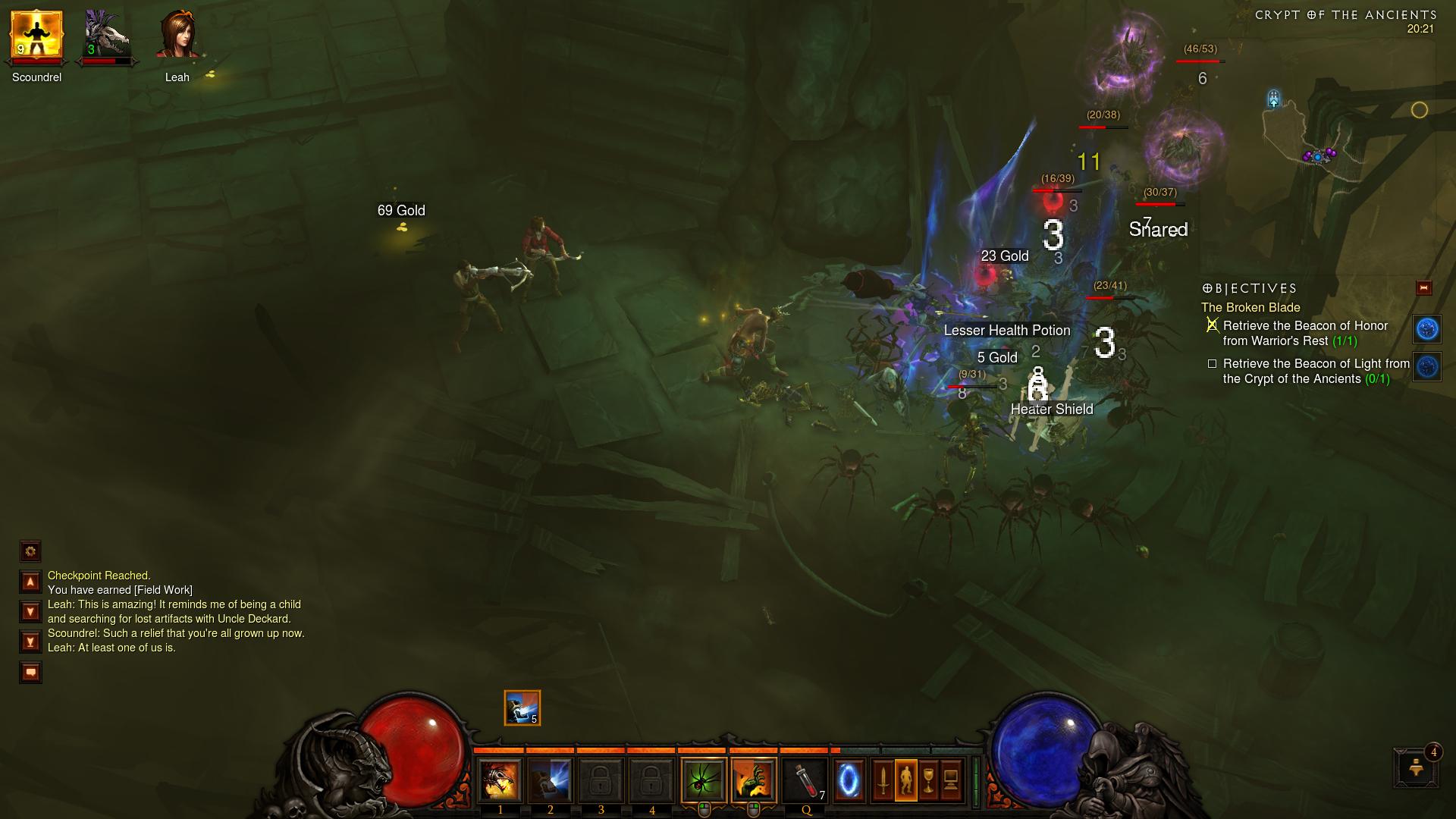The image size is (1456, 819).
Task: Drink the health potion in slot Q
Action: point(805,781)
